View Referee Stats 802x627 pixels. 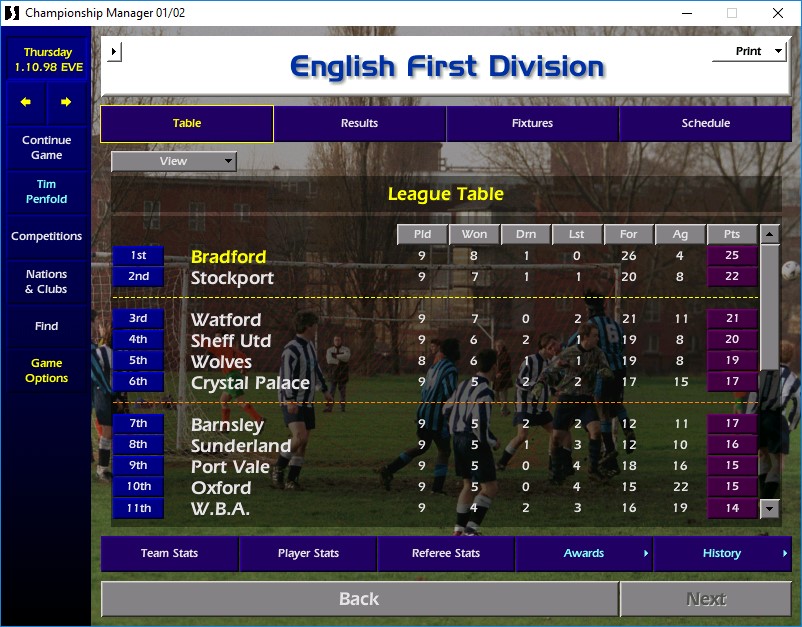point(446,553)
